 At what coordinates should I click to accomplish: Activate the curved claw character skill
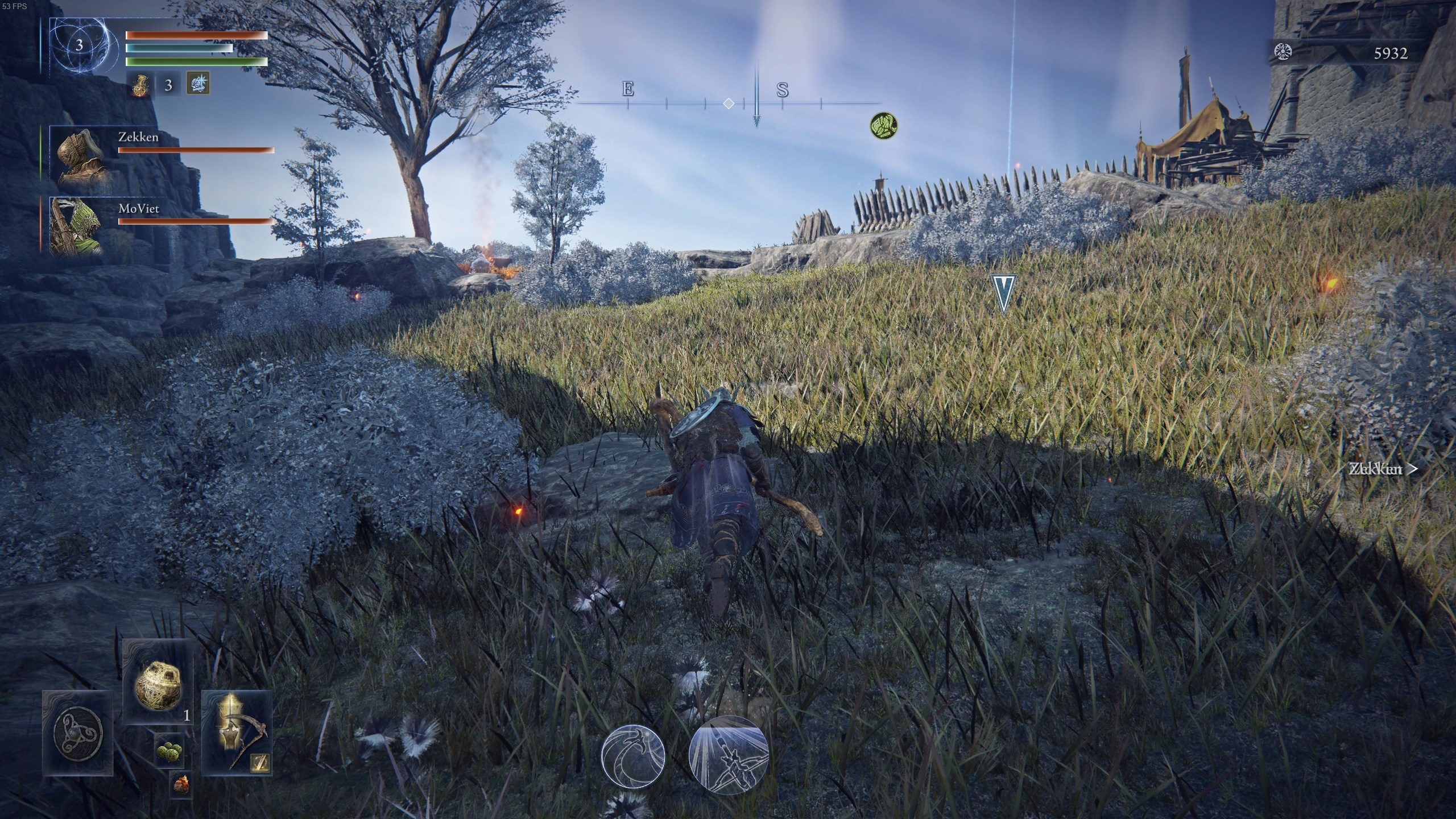pyautogui.click(x=633, y=756)
